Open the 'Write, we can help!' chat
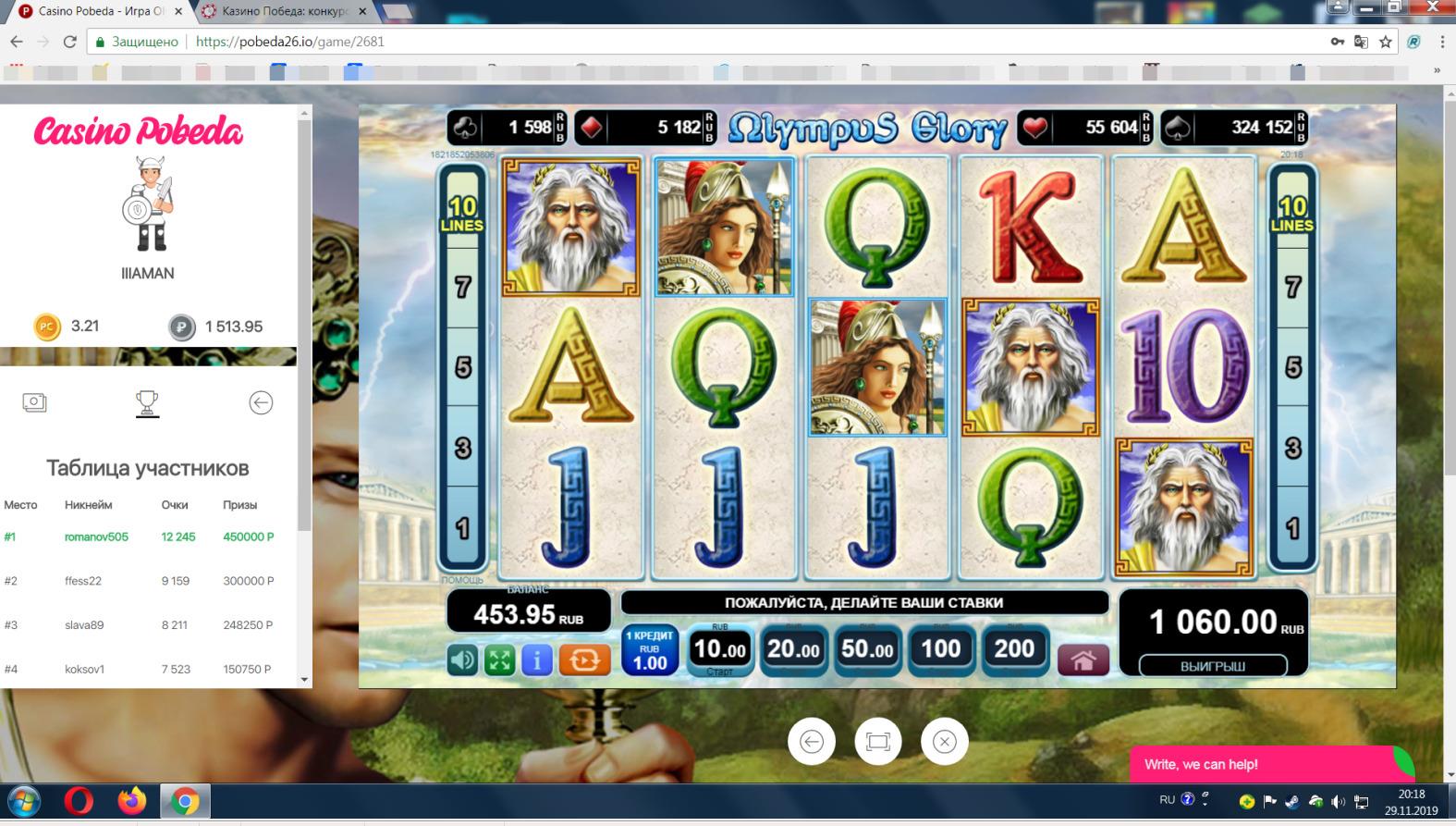The height and width of the screenshot is (826, 1456). coord(1261,764)
